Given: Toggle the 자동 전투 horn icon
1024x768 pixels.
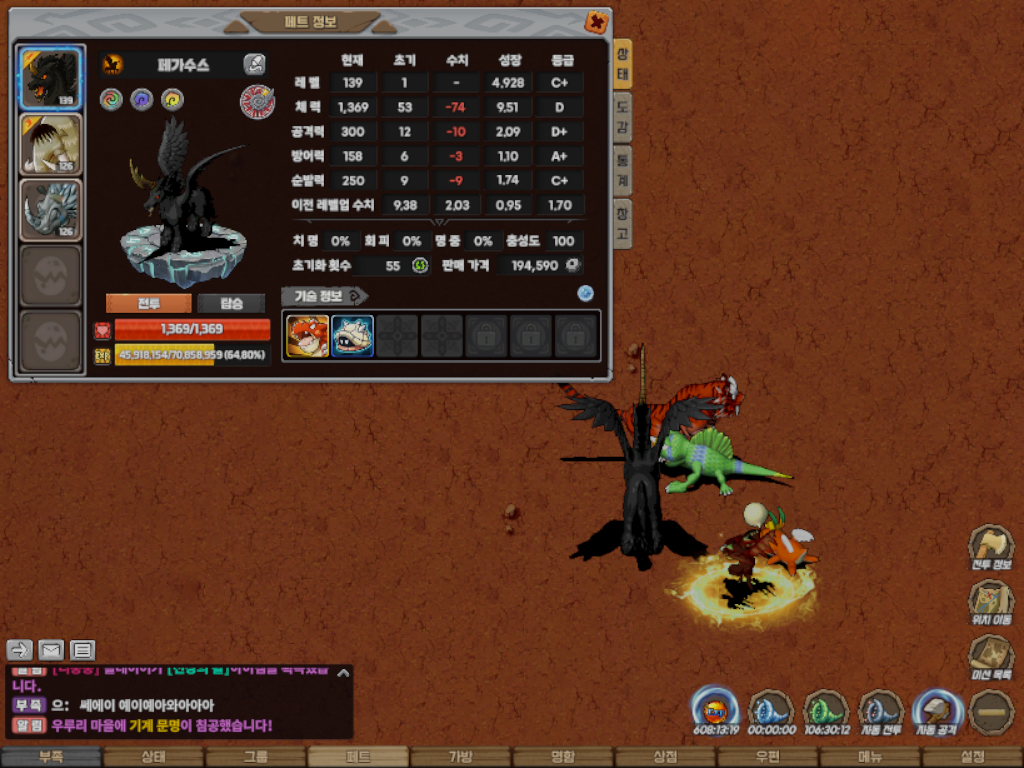Looking at the screenshot, I should coord(881,712).
